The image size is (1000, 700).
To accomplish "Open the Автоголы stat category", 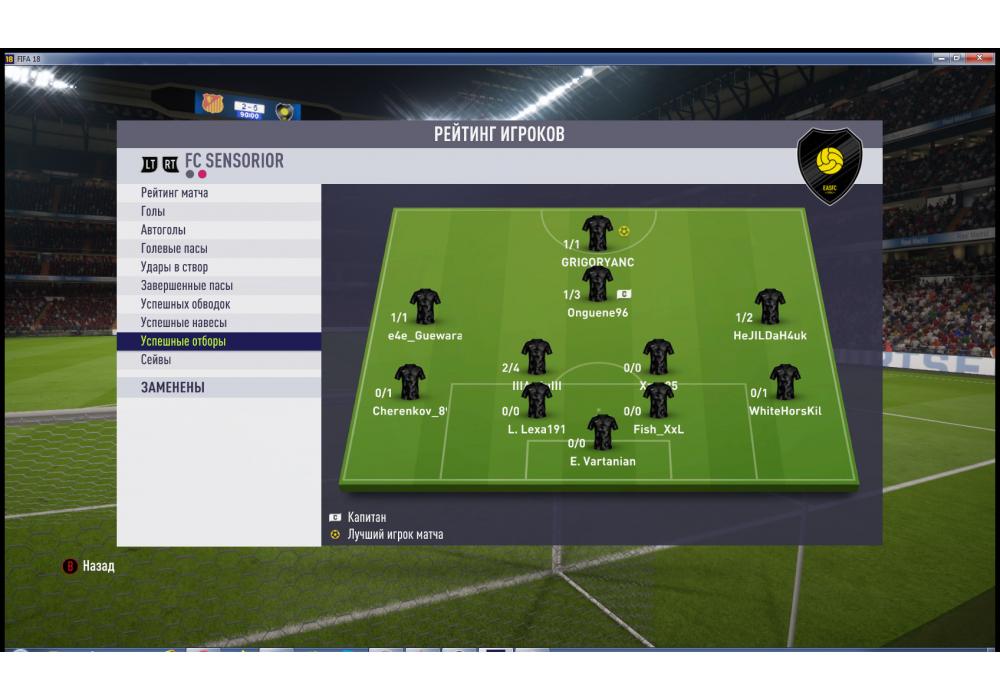I will [163, 230].
